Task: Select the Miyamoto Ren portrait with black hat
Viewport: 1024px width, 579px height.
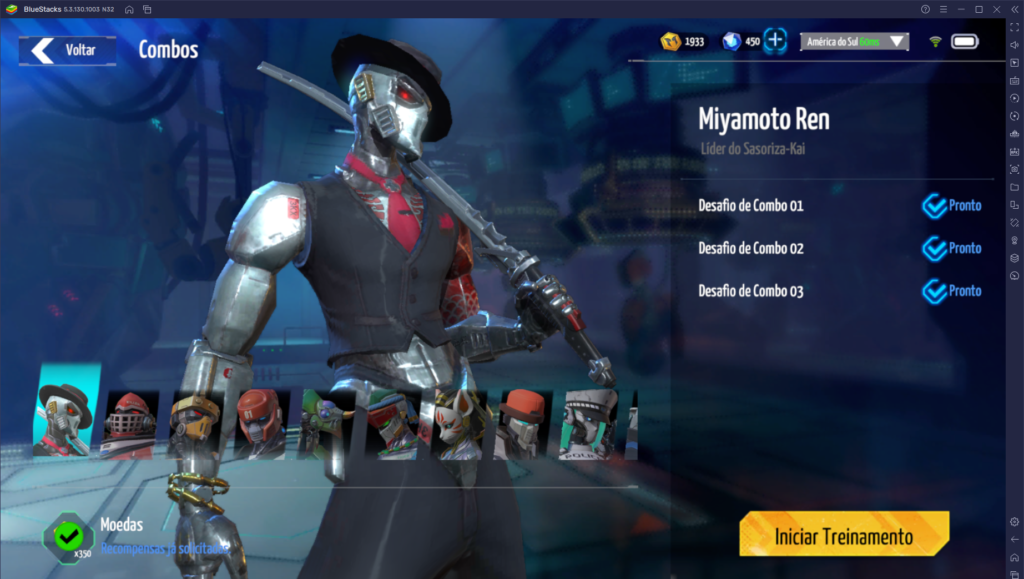Action: 66,413
